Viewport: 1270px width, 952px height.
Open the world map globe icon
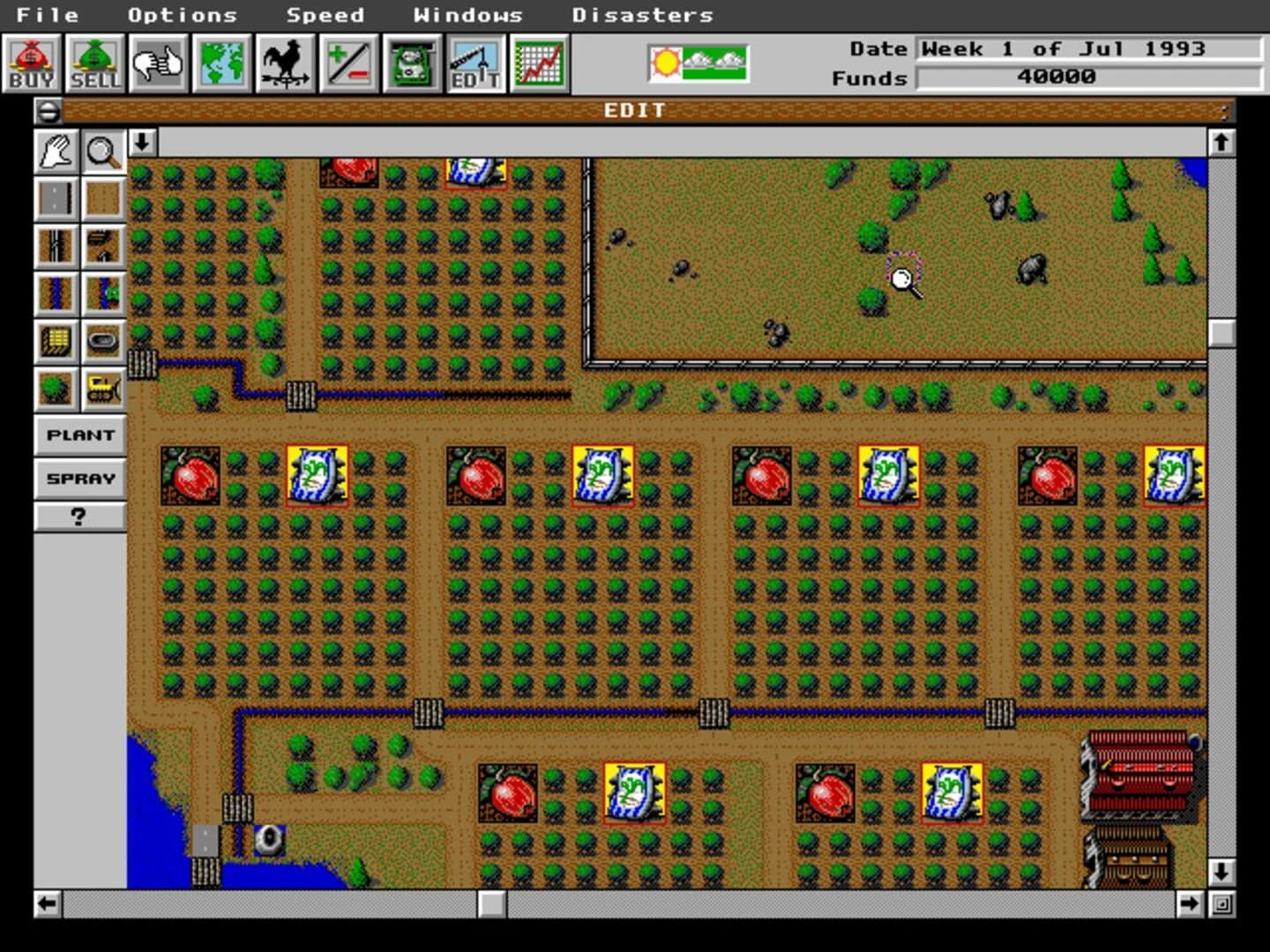tap(221, 62)
